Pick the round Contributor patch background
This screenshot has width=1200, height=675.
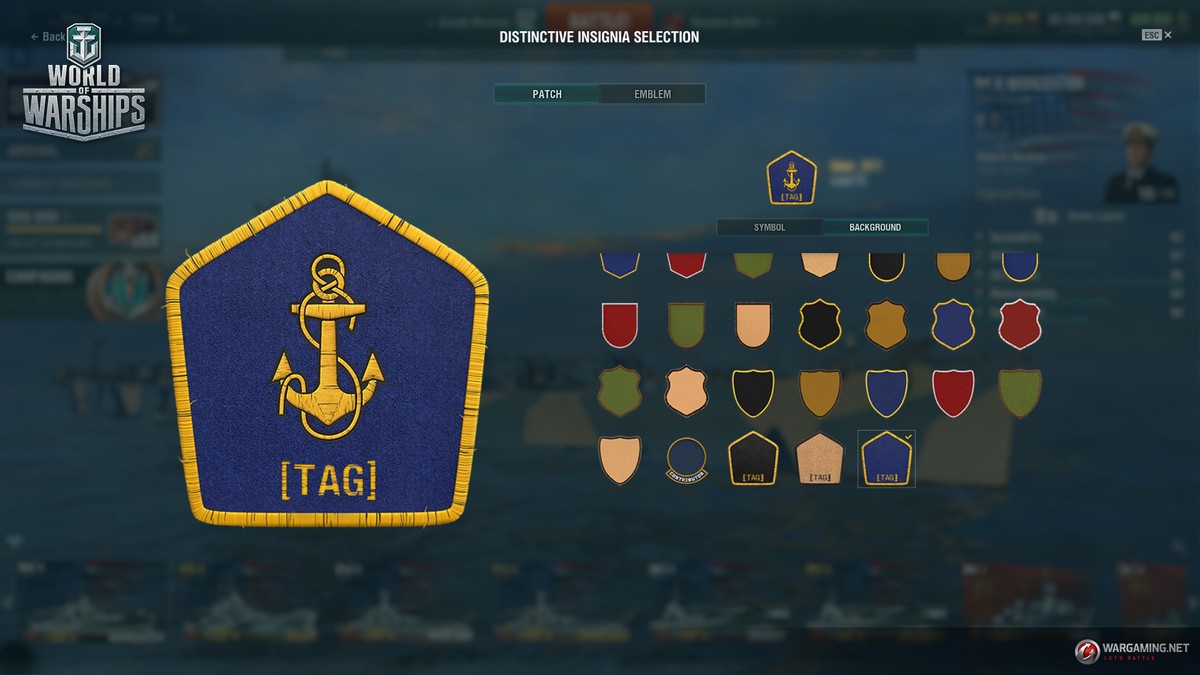click(686, 459)
